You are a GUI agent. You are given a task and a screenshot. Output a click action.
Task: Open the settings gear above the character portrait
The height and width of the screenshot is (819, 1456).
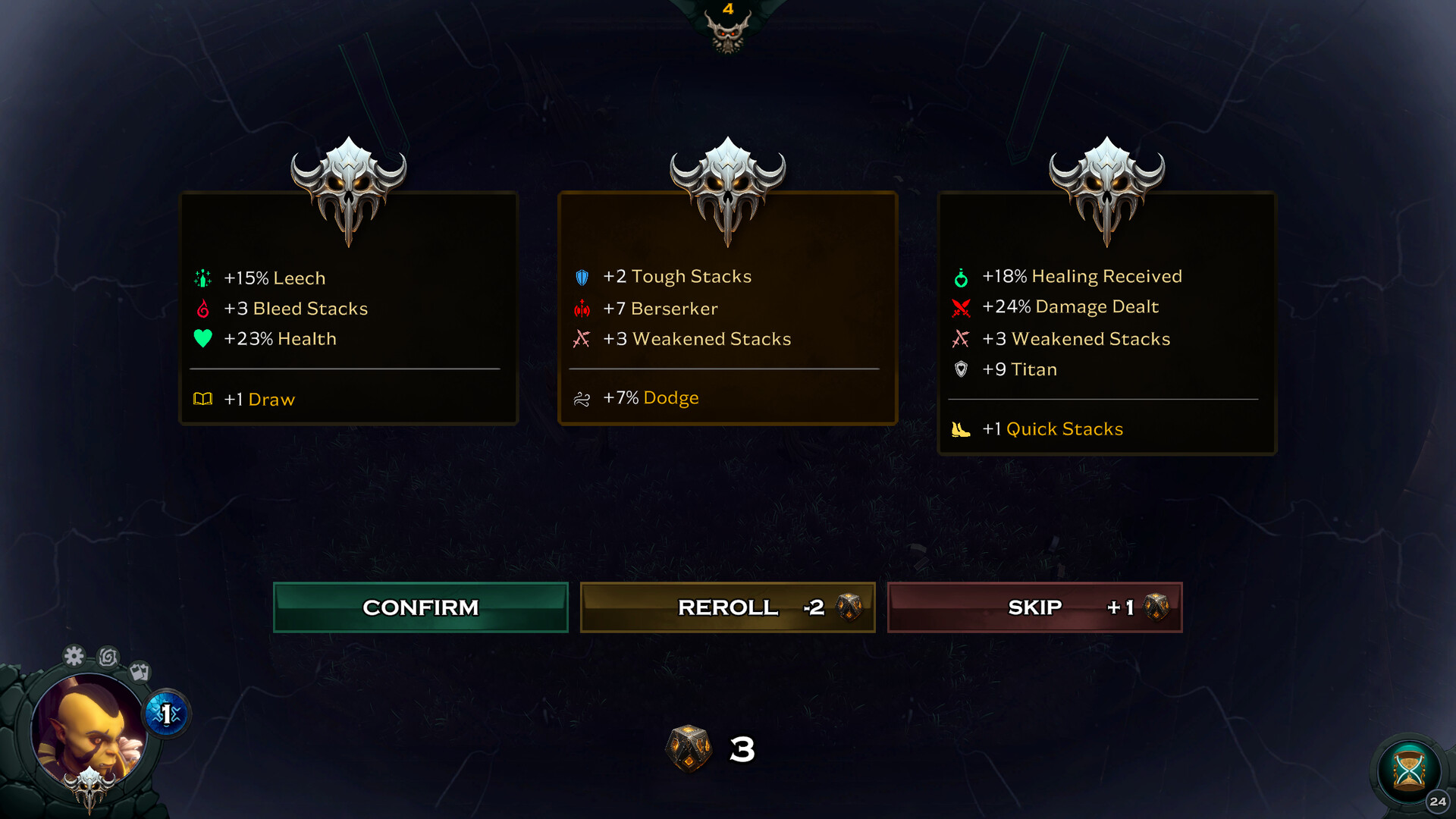coord(74,655)
